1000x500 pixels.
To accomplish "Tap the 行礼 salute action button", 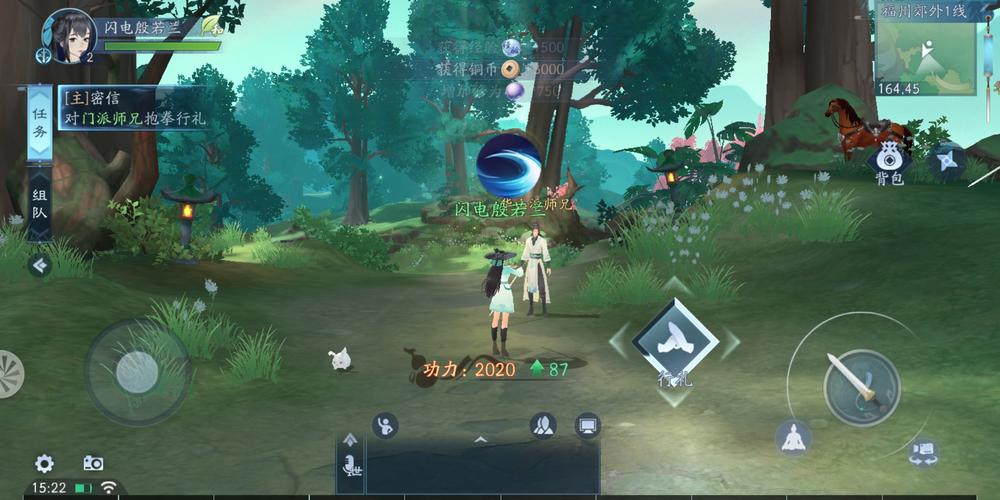I will coord(674,342).
